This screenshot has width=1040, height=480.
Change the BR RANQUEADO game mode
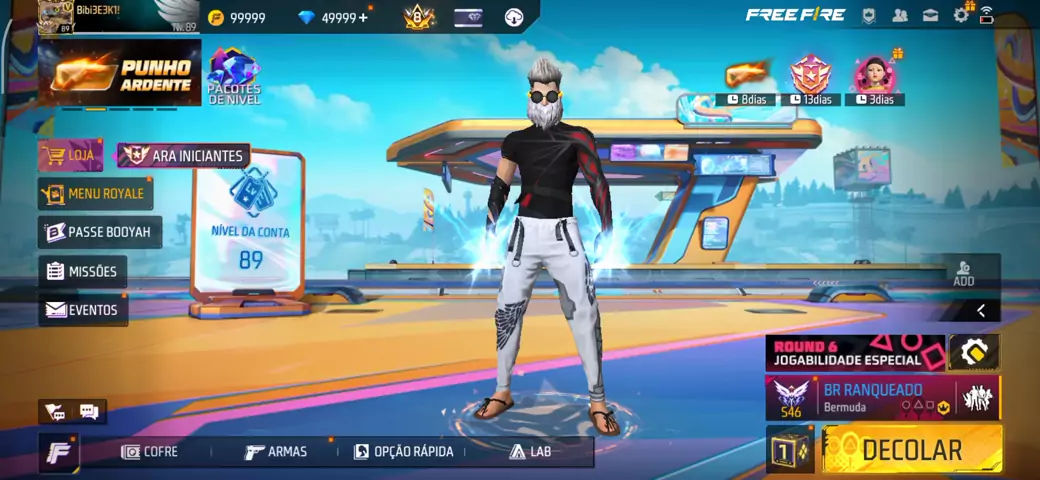[x=860, y=397]
